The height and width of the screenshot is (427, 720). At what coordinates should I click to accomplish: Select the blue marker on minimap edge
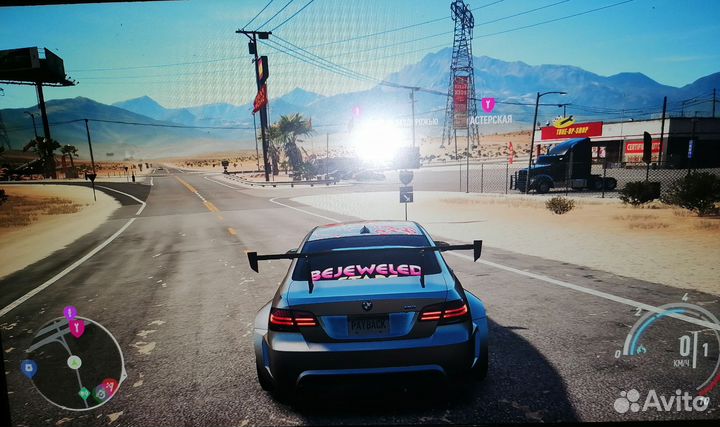pos(28,367)
